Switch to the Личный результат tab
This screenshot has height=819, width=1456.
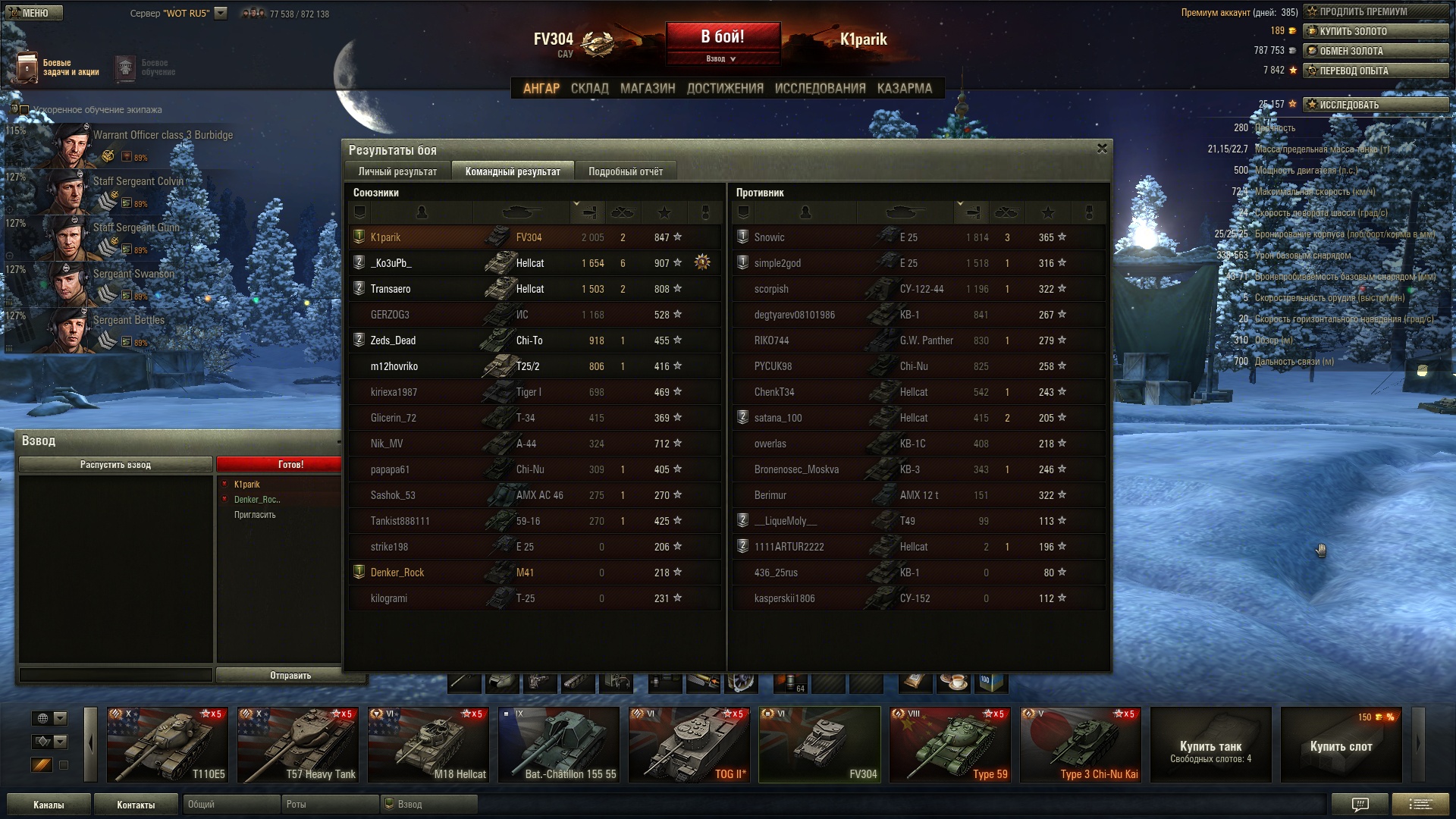397,171
